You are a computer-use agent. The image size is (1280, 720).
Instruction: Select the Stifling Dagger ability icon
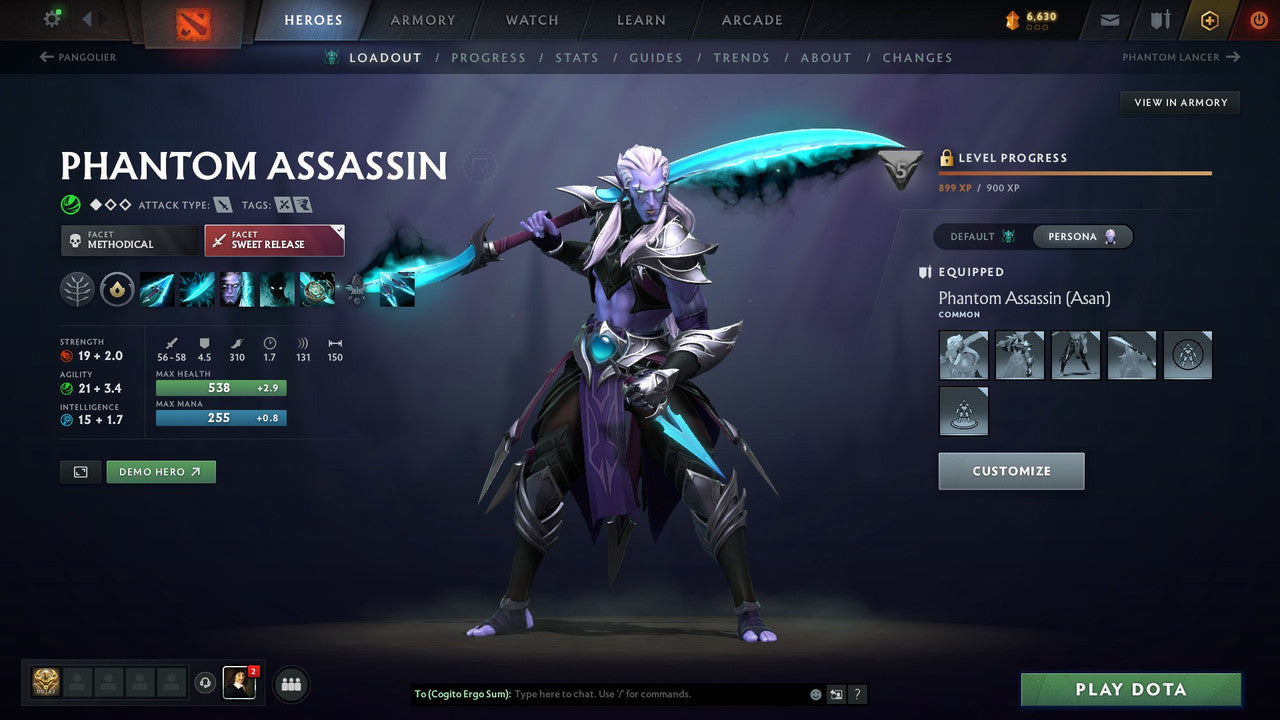pos(157,289)
